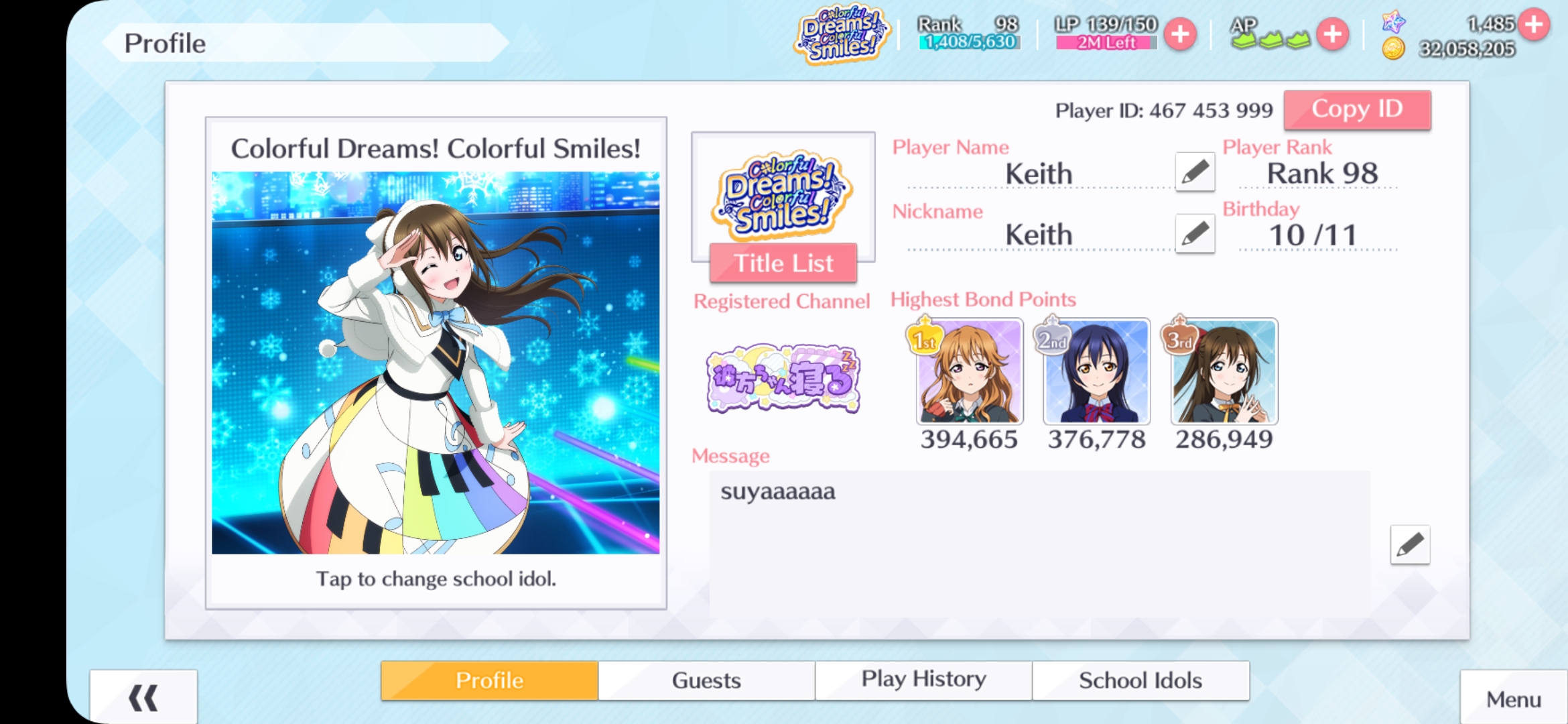This screenshot has height=724, width=1568.
Task: Show the School Idols tab
Action: (x=1140, y=680)
